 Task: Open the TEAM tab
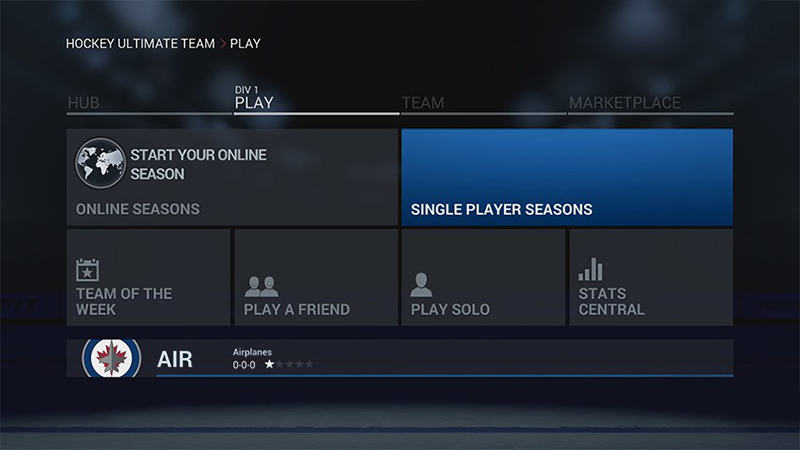(x=423, y=103)
